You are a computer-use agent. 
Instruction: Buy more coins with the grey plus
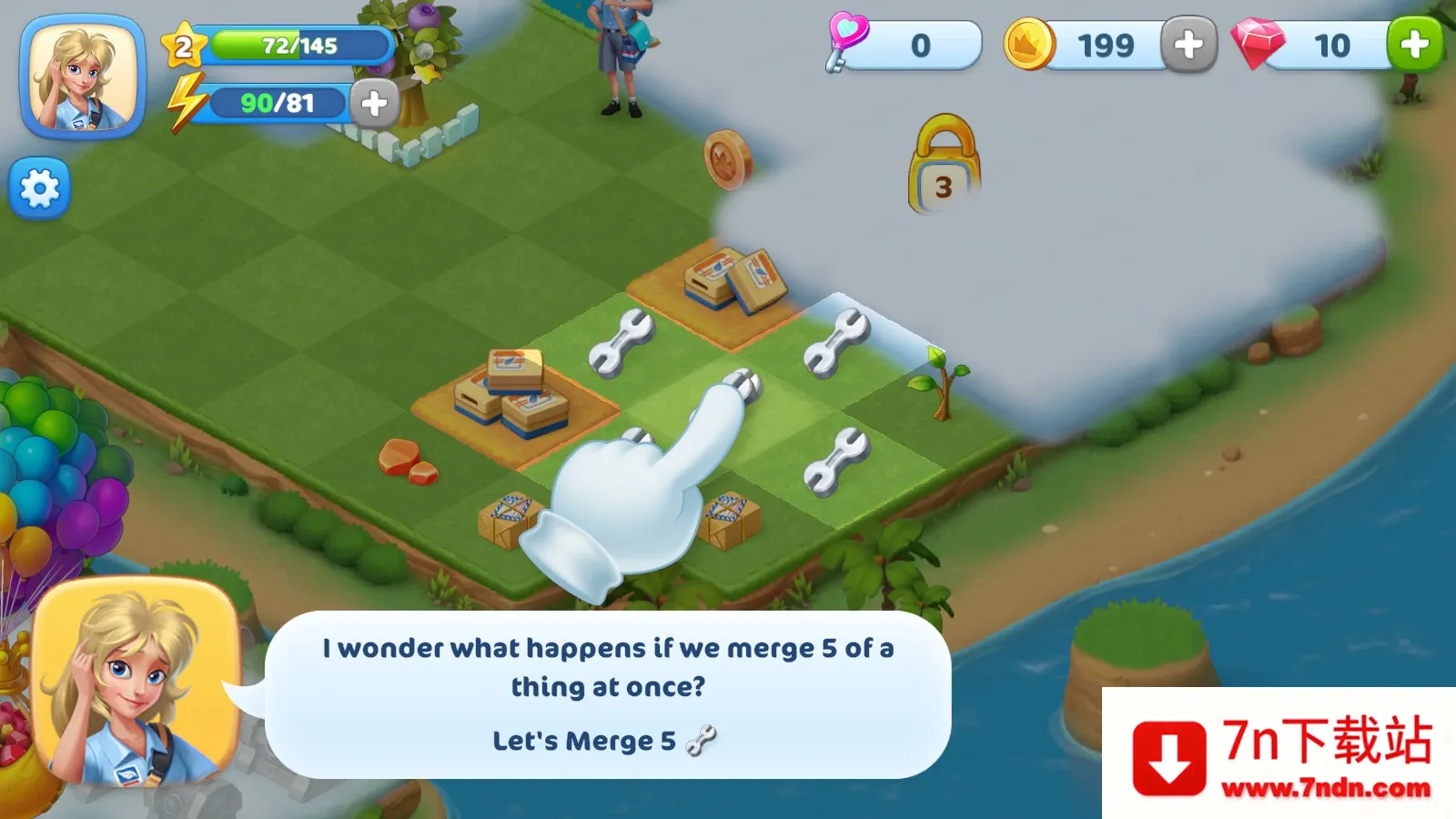click(1188, 45)
